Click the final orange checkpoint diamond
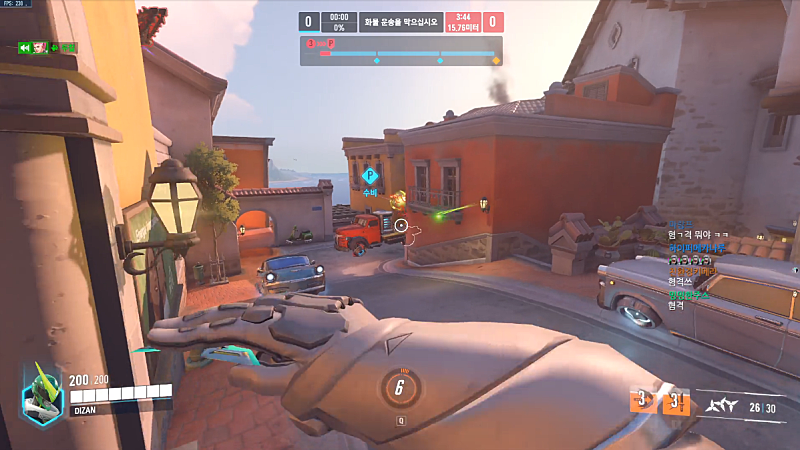 pyautogui.click(x=495, y=61)
